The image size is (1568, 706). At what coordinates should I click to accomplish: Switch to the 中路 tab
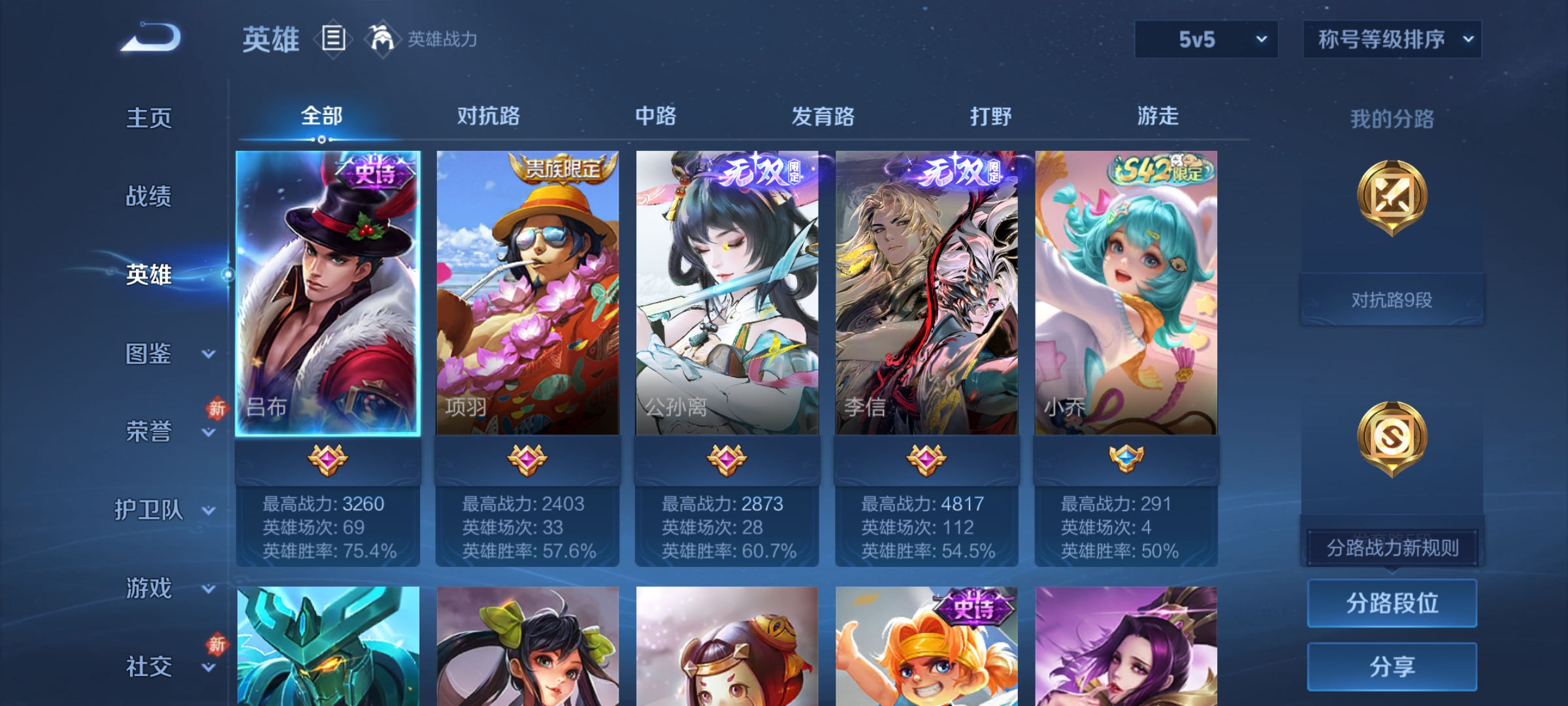point(657,116)
